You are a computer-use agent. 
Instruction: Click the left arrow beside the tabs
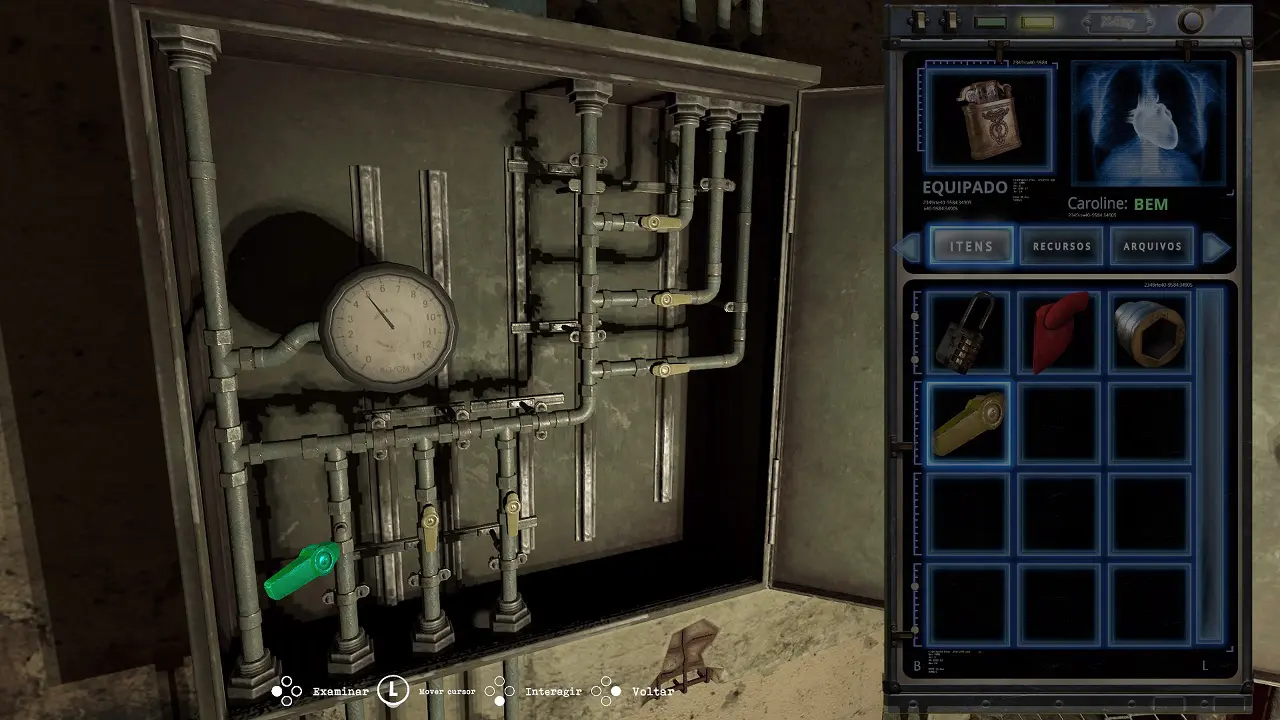[x=910, y=247]
